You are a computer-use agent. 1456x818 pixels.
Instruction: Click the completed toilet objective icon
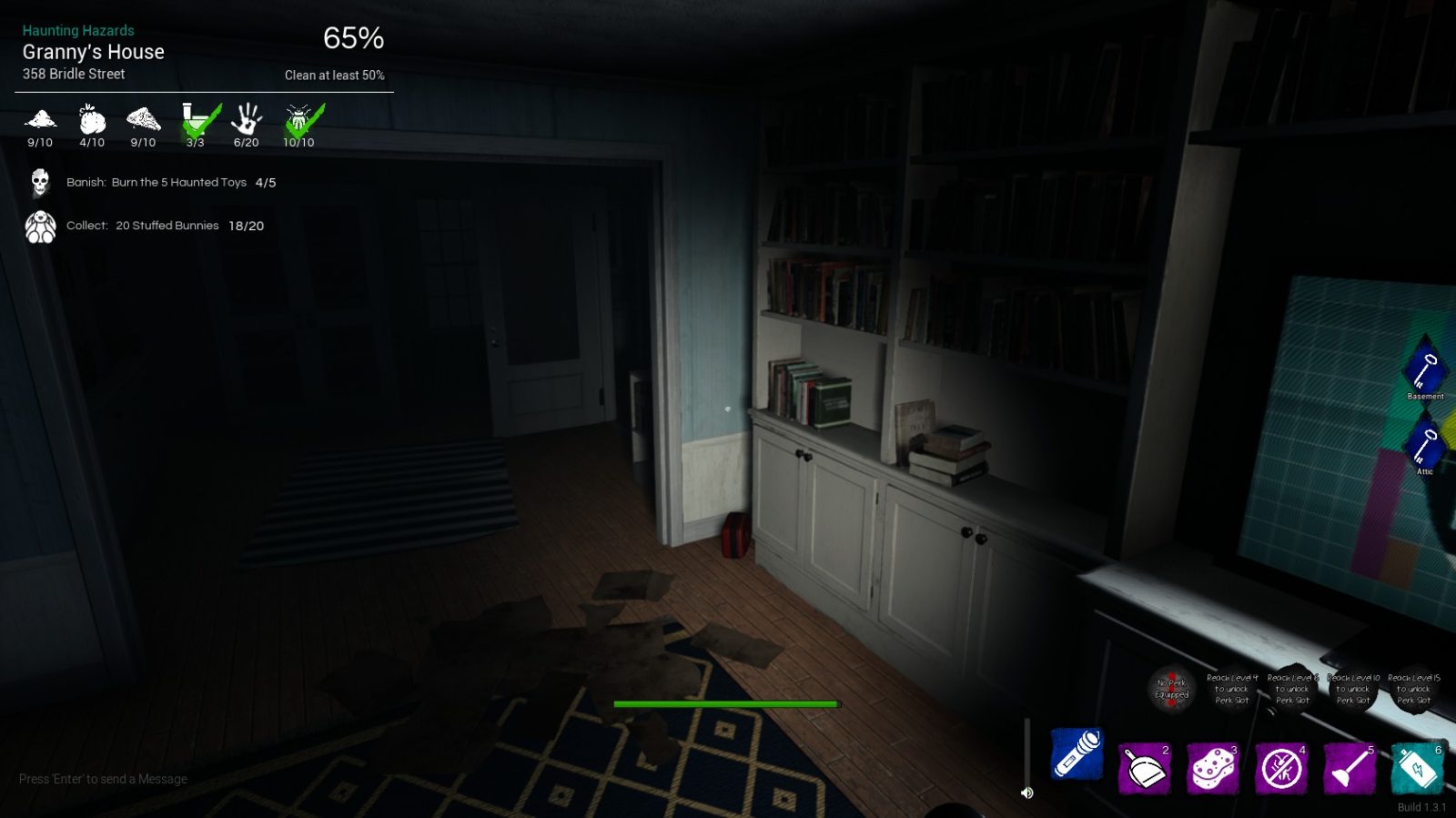point(197,121)
